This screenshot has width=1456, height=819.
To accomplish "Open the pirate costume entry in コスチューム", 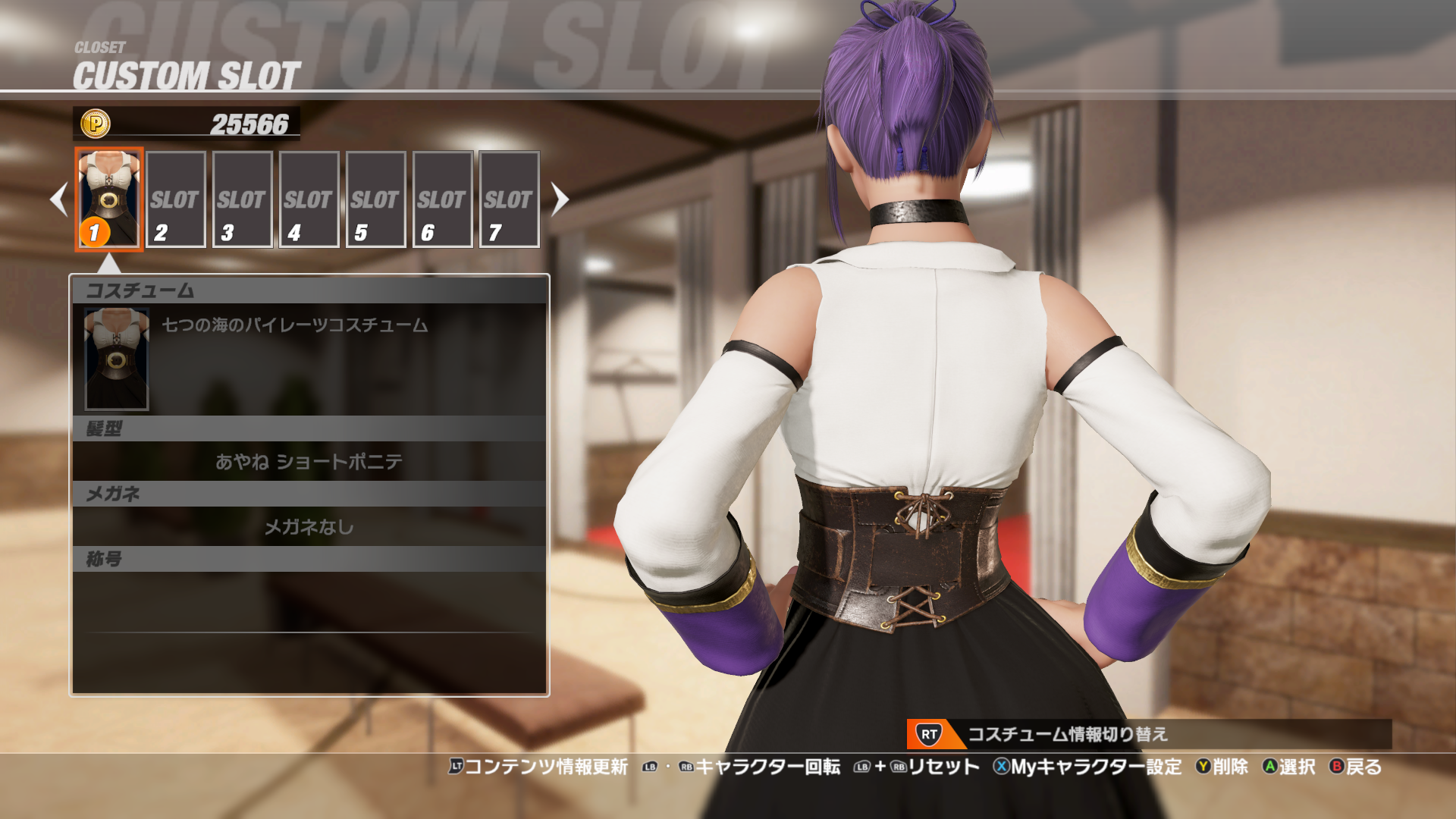I will (x=309, y=358).
